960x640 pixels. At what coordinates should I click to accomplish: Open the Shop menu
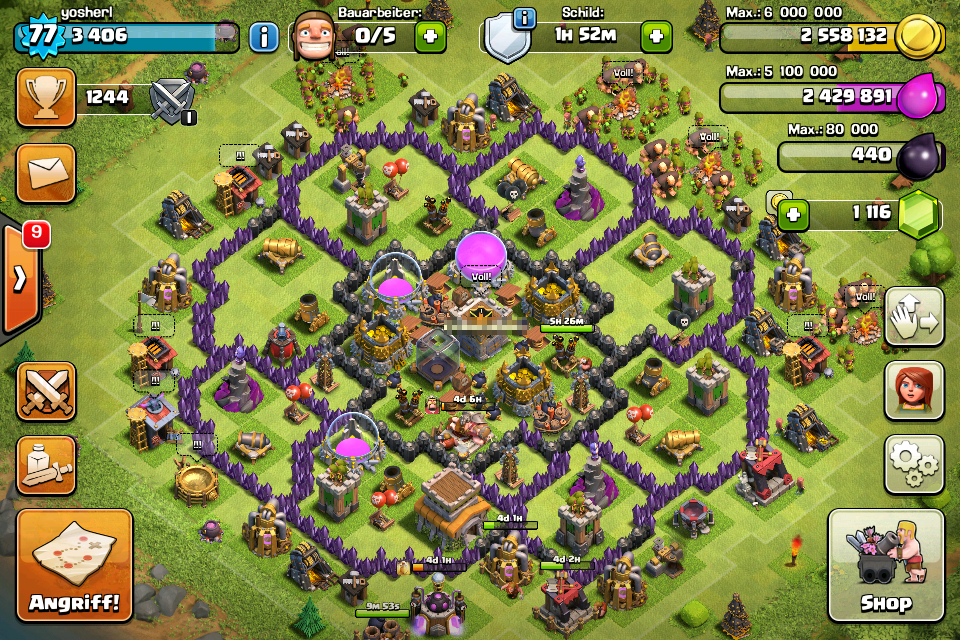pyautogui.click(x=885, y=565)
